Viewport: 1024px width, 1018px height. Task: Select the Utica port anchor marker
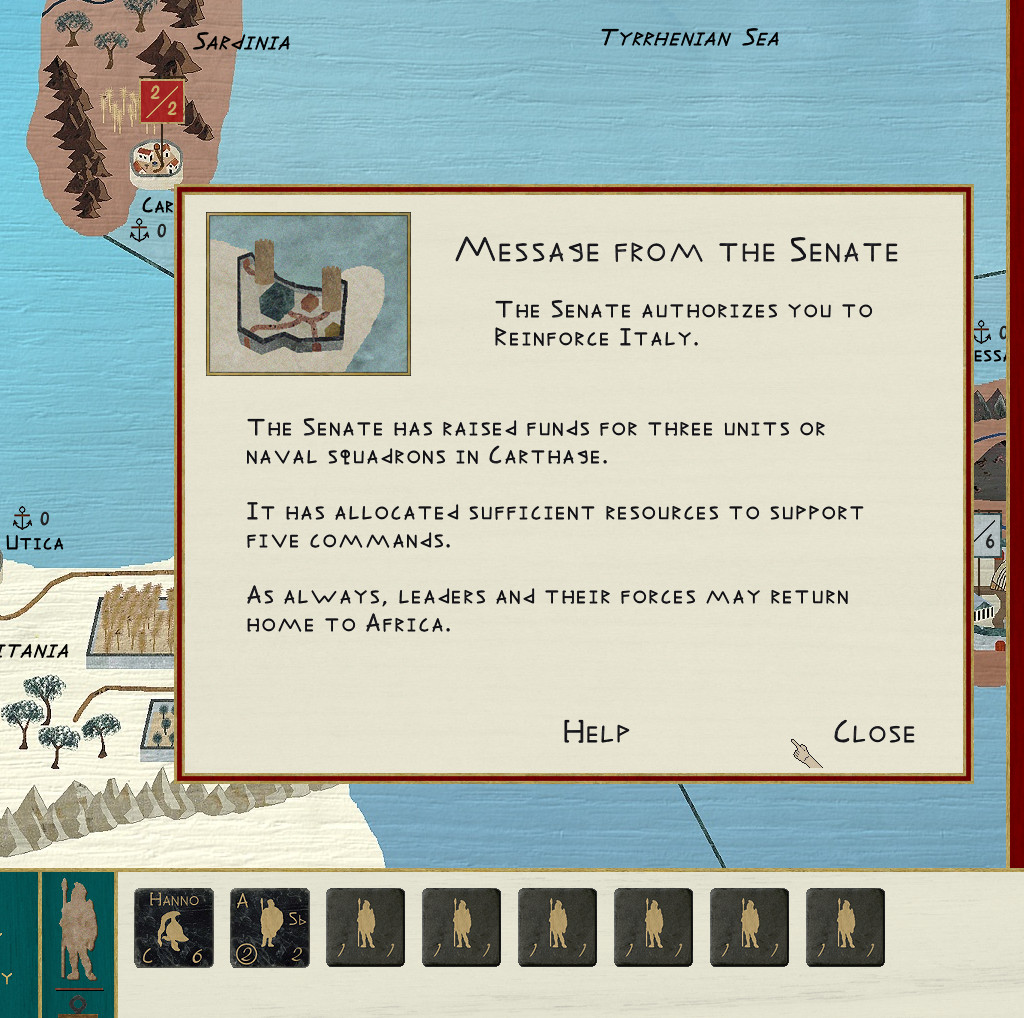(x=22, y=518)
